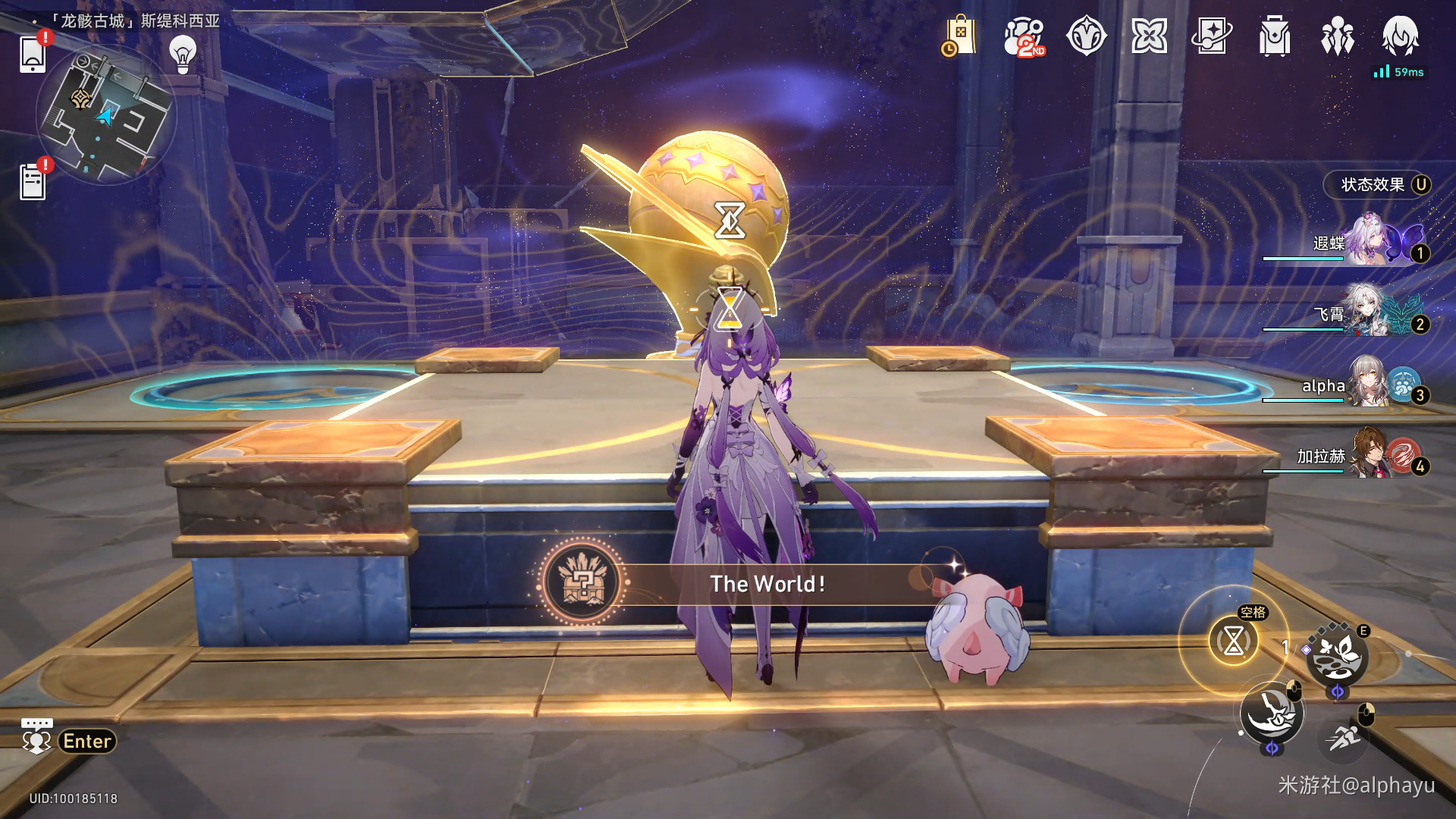
Task: Open the team lineup icon
Action: [x=1337, y=36]
